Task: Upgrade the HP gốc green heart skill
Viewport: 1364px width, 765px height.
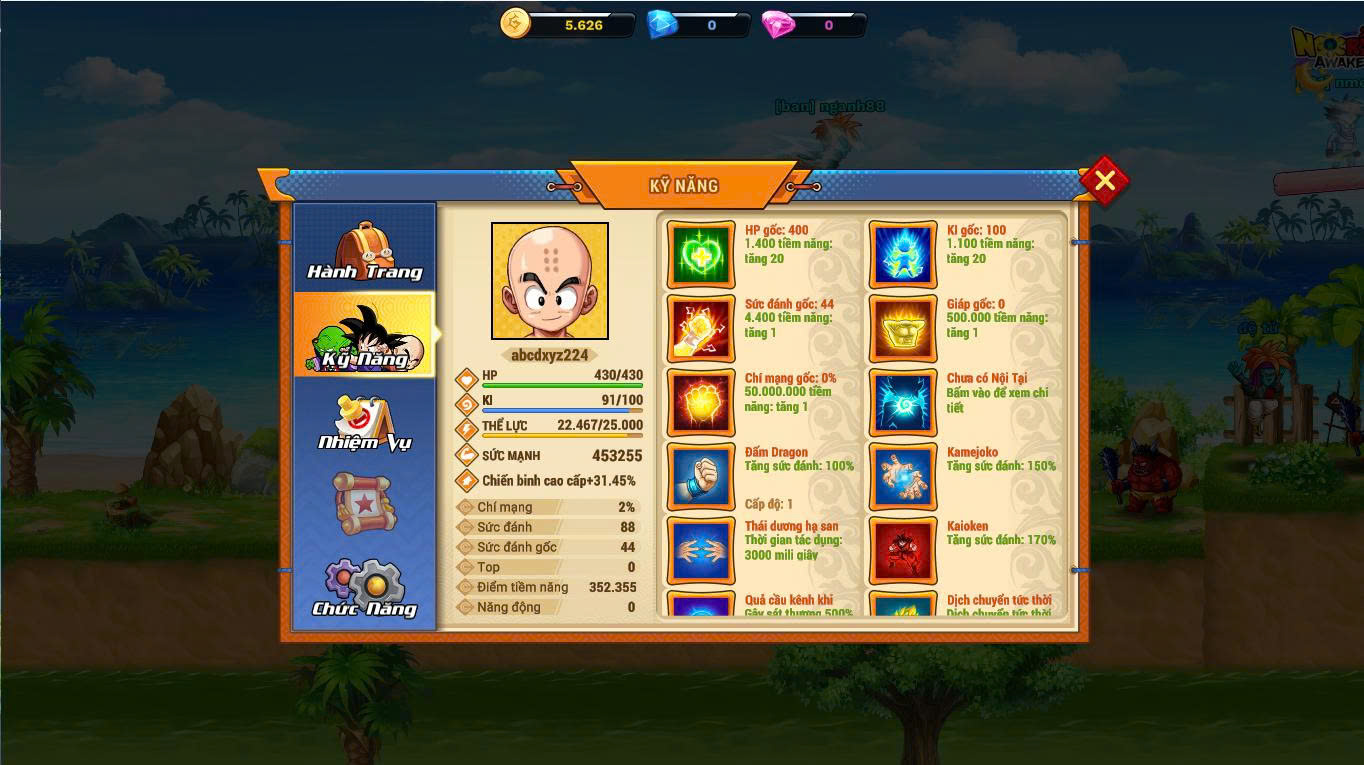Action: pos(701,255)
